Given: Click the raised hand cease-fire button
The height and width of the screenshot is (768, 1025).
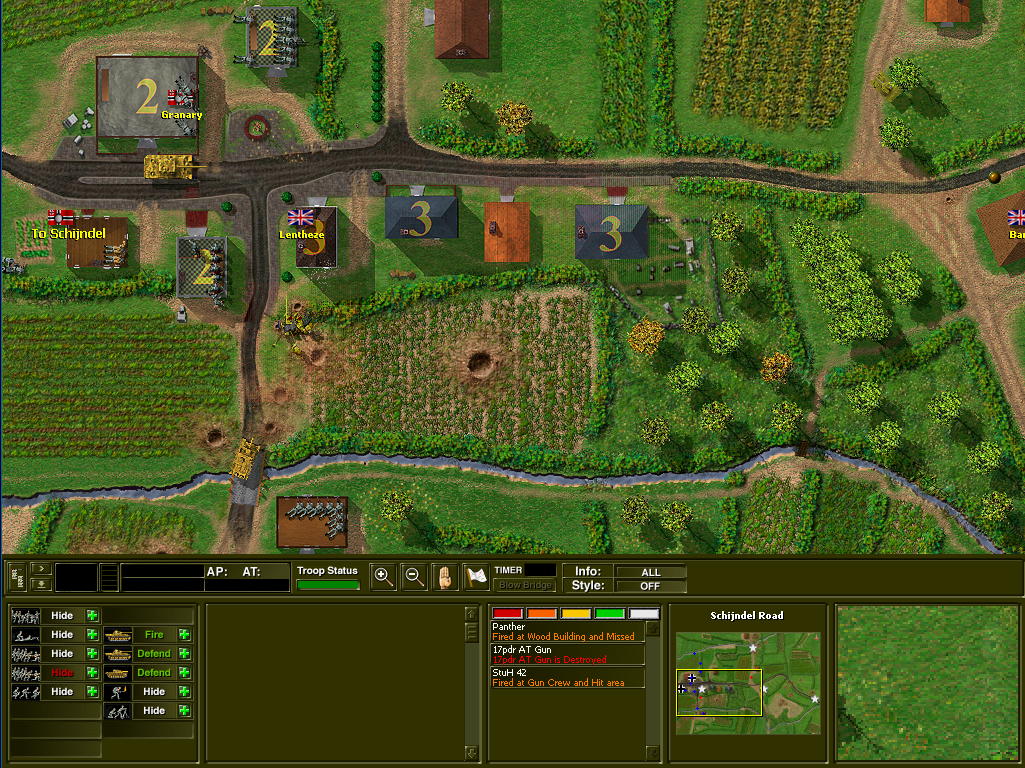Looking at the screenshot, I should click(x=445, y=576).
